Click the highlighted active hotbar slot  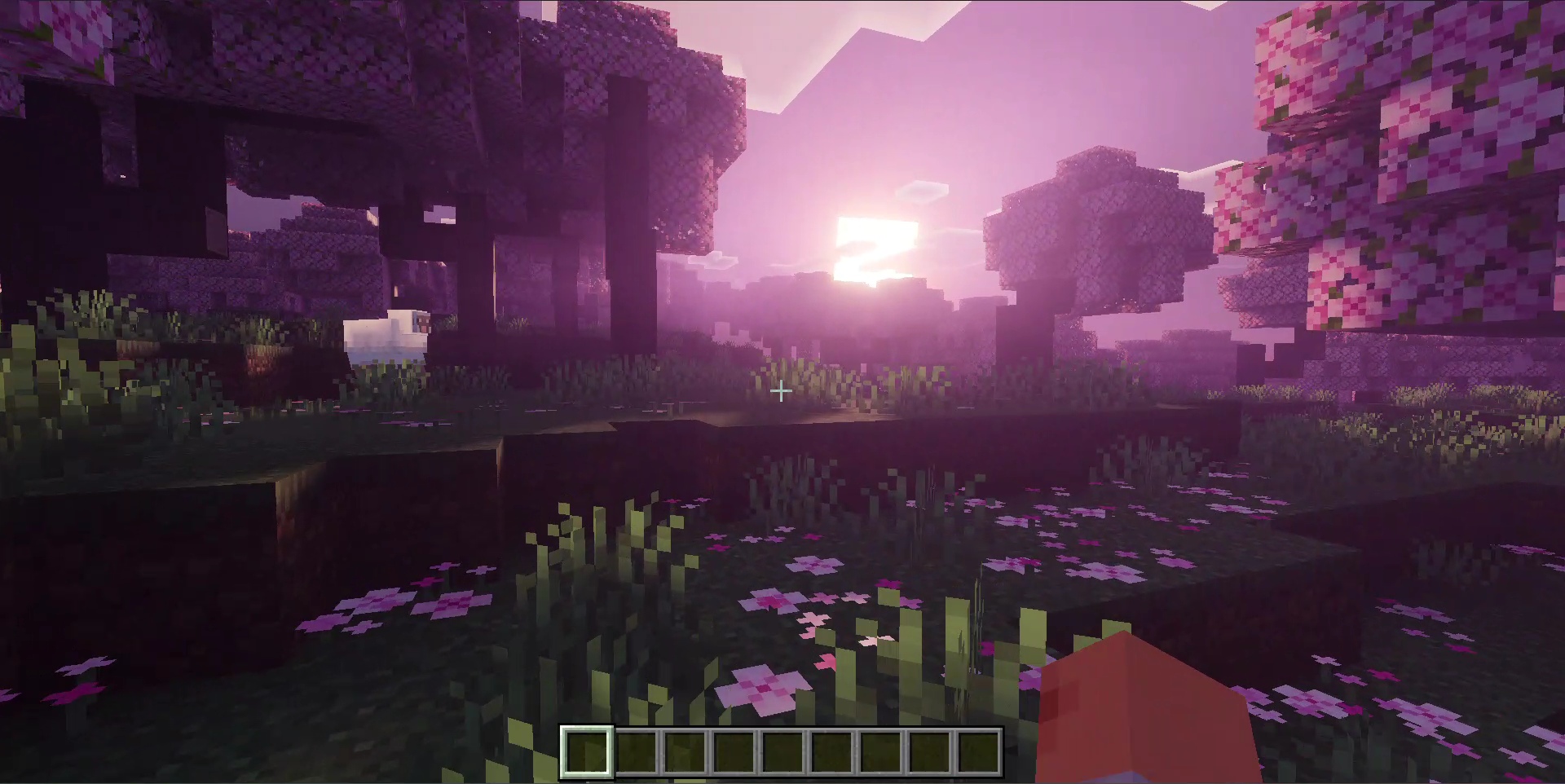pyautogui.click(x=589, y=754)
